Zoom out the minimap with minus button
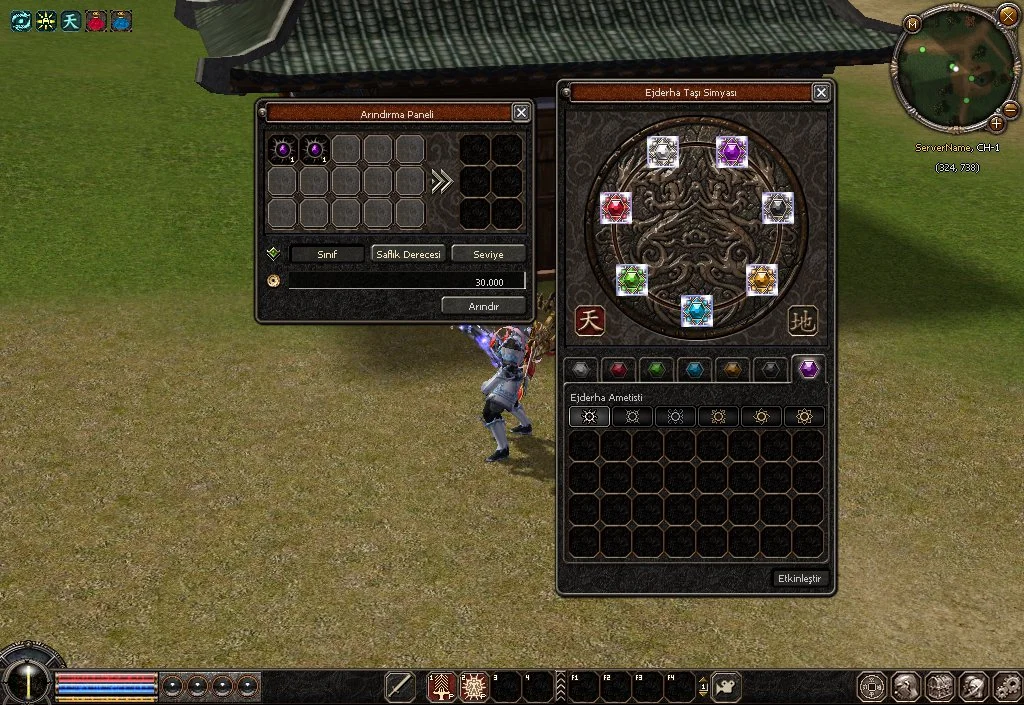Viewport: 1024px width, 705px height. pyautogui.click(x=1010, y=108)
